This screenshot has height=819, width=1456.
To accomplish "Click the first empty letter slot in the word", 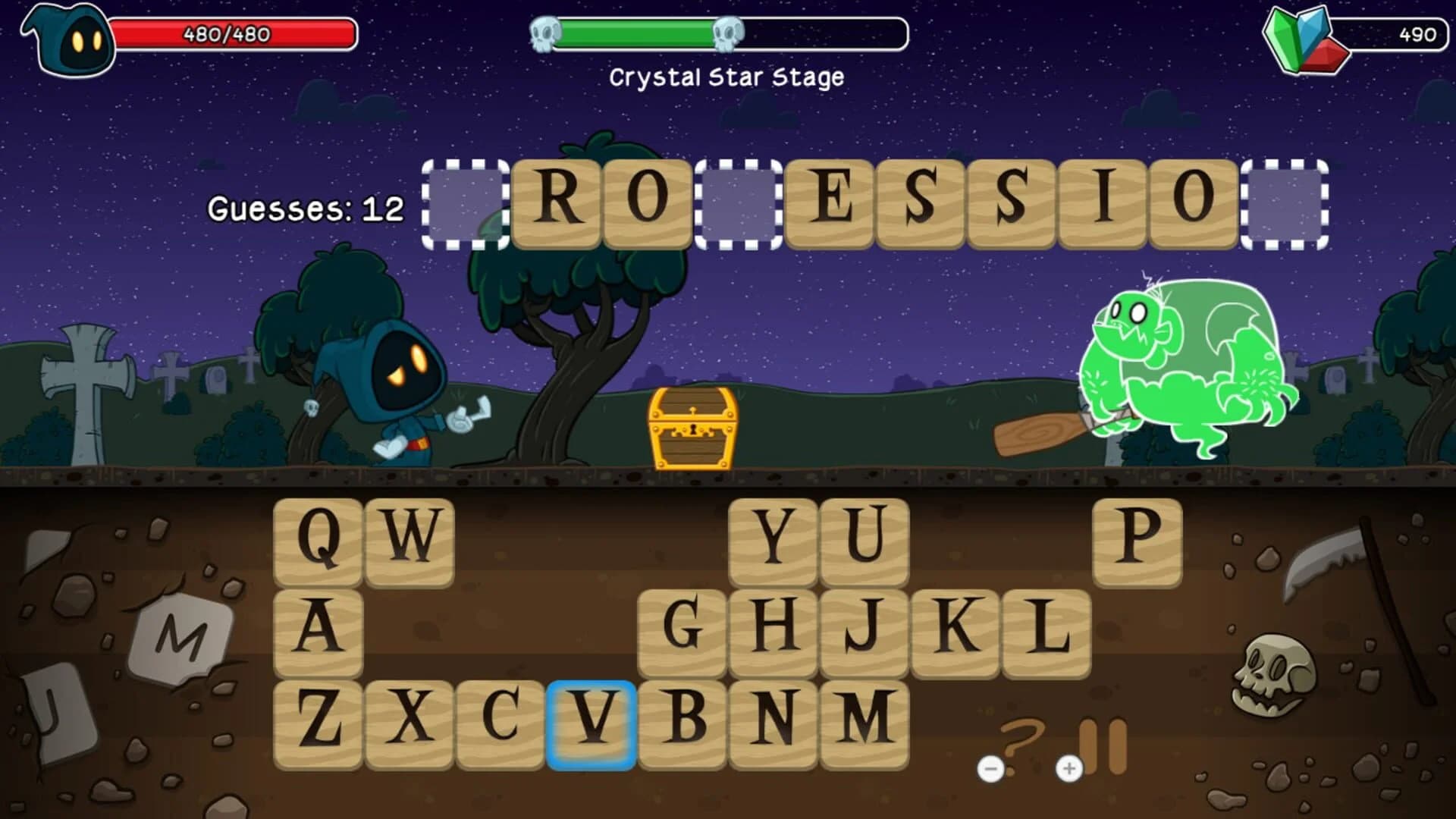I will click(468, 202).
